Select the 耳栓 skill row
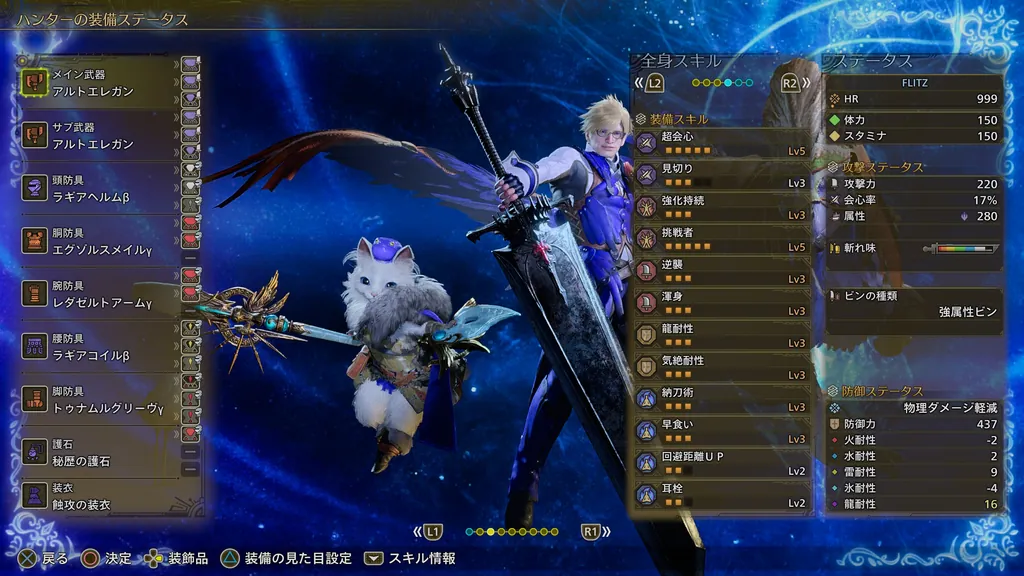This screenshot has height=576, width=1024. click(722, 494)
